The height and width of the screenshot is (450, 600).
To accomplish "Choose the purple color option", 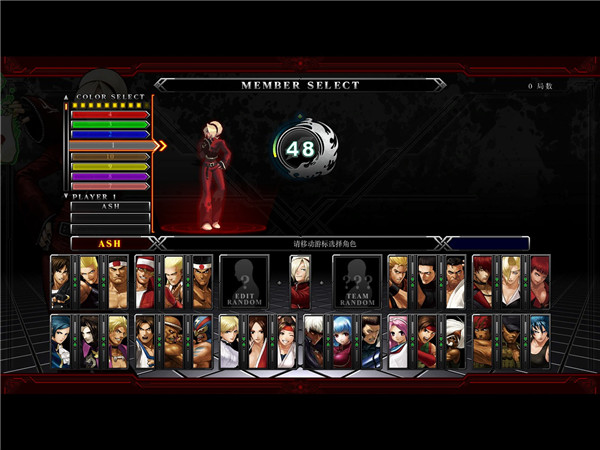I will 108,176.
